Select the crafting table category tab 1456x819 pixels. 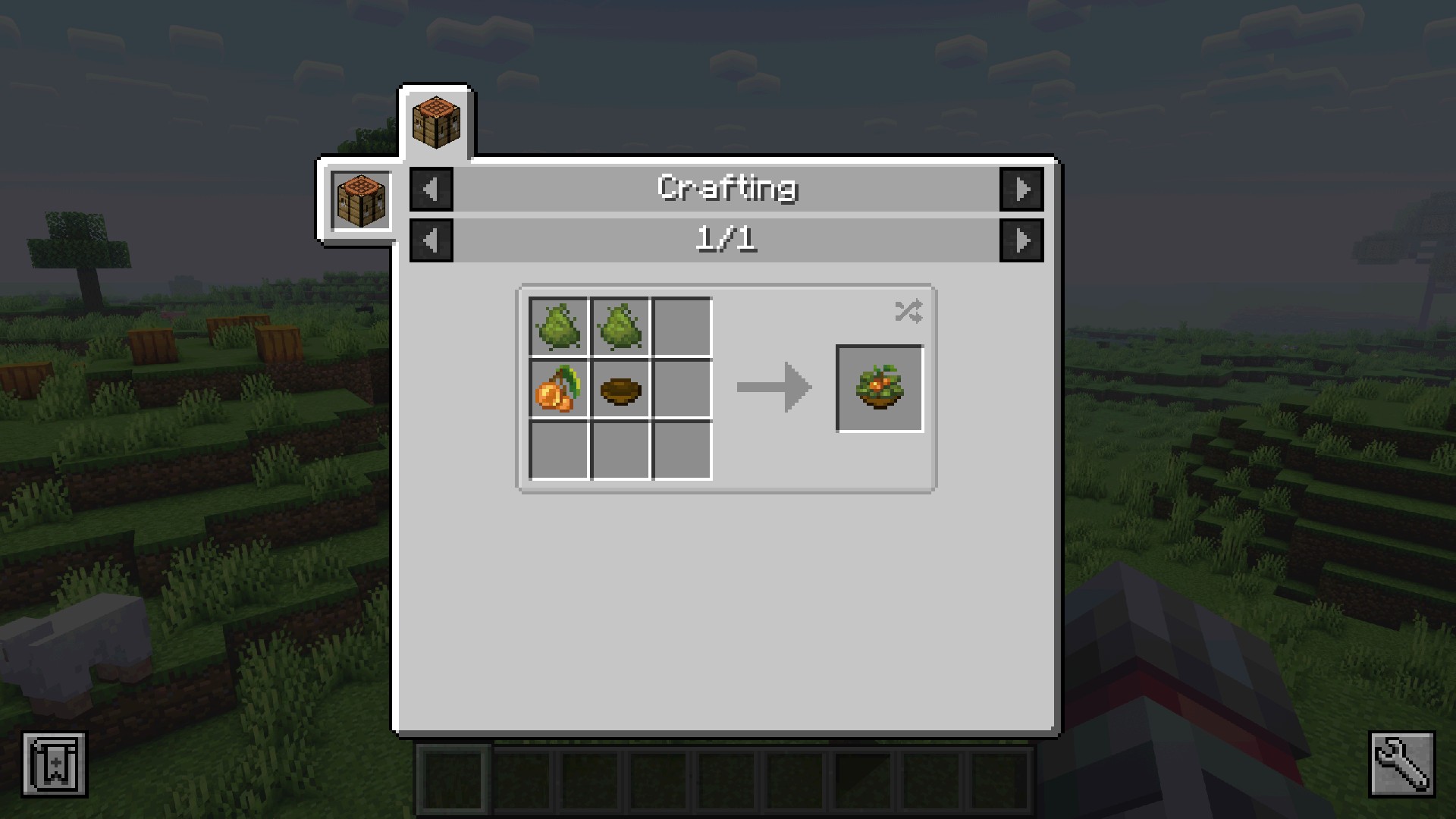tap(436, 122)
